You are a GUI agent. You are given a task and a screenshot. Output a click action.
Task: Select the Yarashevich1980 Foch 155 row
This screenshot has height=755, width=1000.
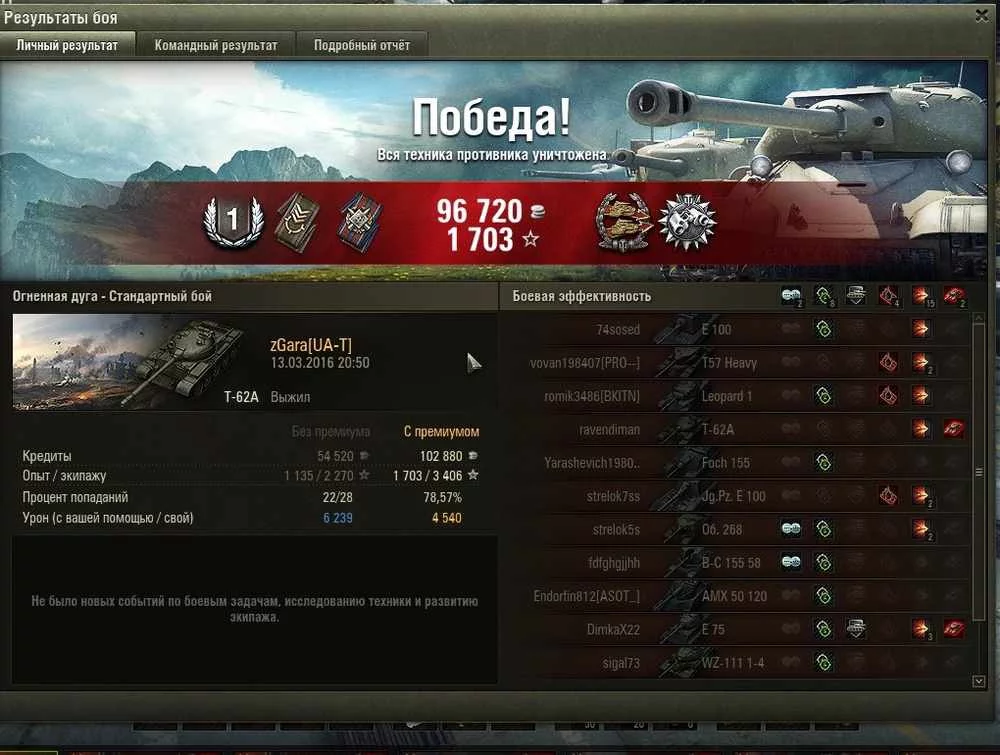[735, 463]
